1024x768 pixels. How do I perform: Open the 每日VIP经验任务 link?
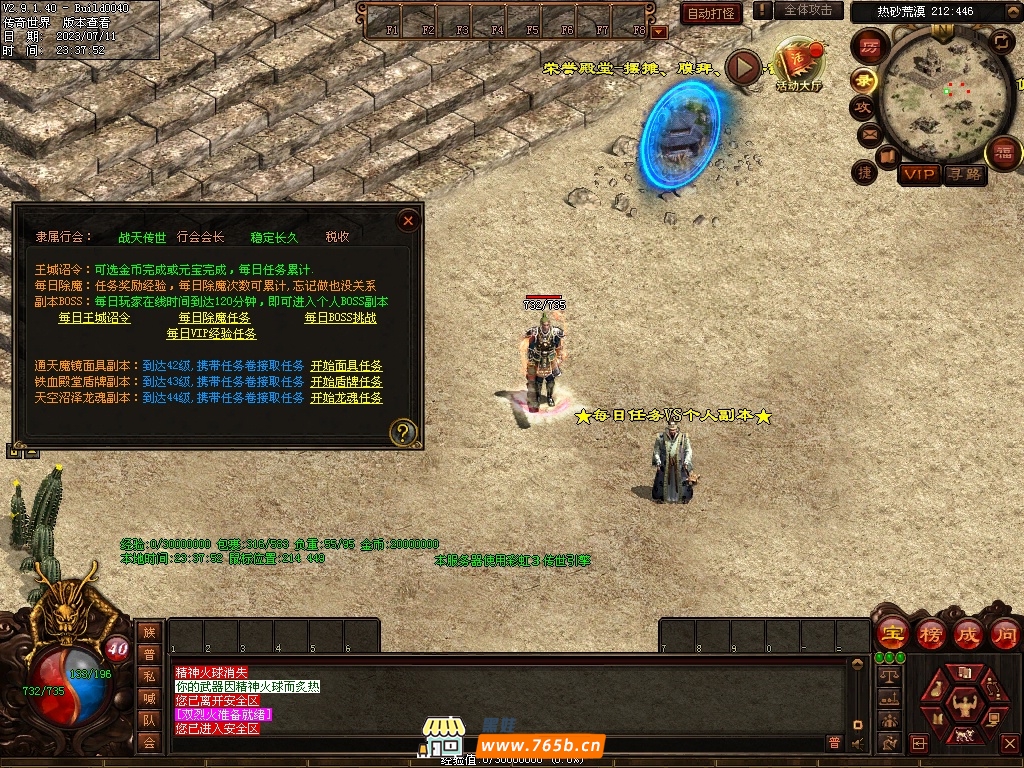[211, 334]
